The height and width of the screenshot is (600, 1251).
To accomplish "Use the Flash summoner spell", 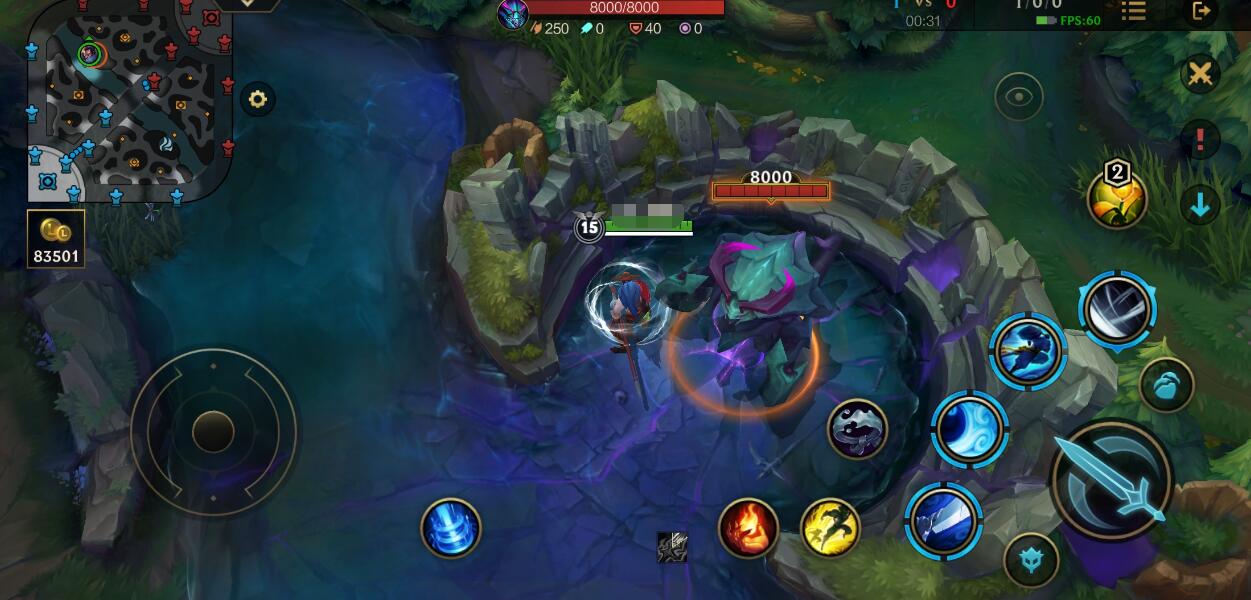I will pos(831,528).
